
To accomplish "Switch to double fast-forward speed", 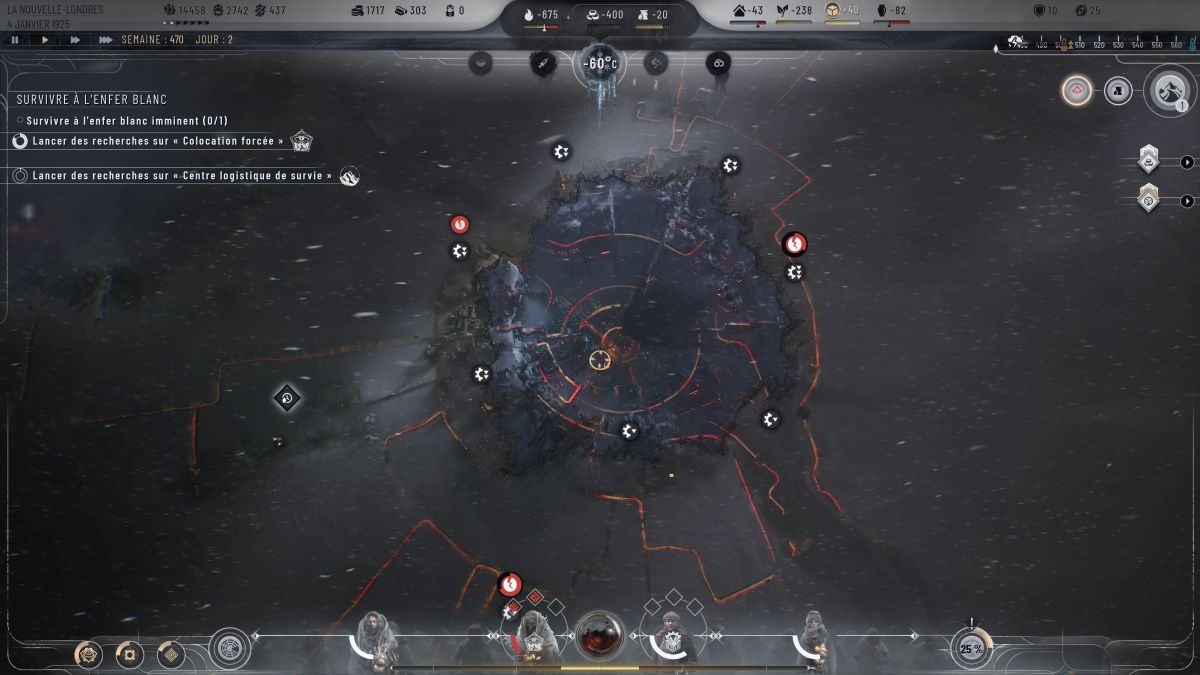I will 75,40.
